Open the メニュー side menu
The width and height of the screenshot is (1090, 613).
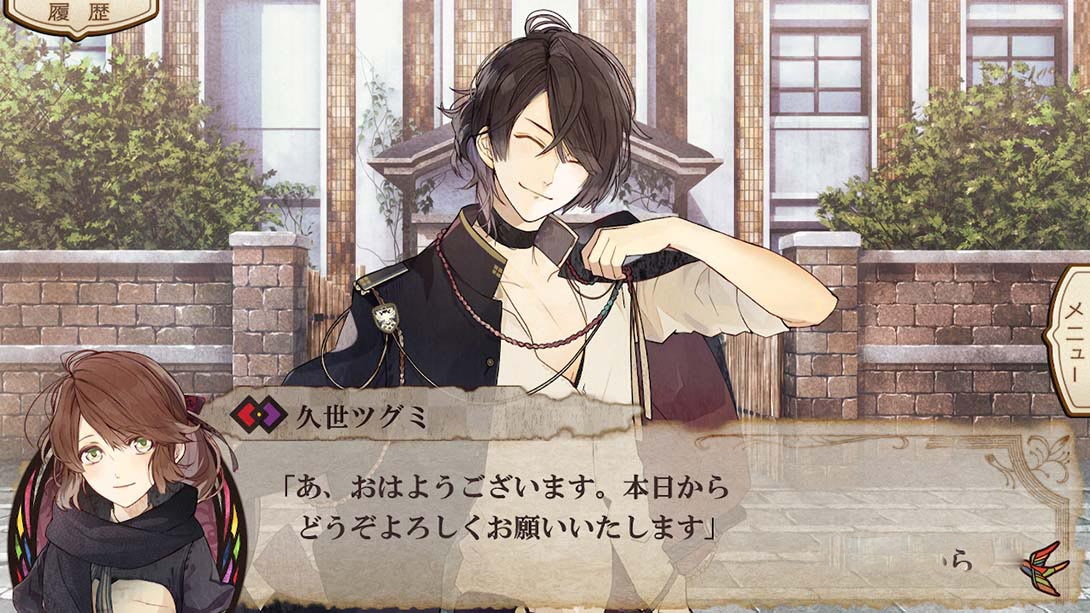pos(1069,341)
